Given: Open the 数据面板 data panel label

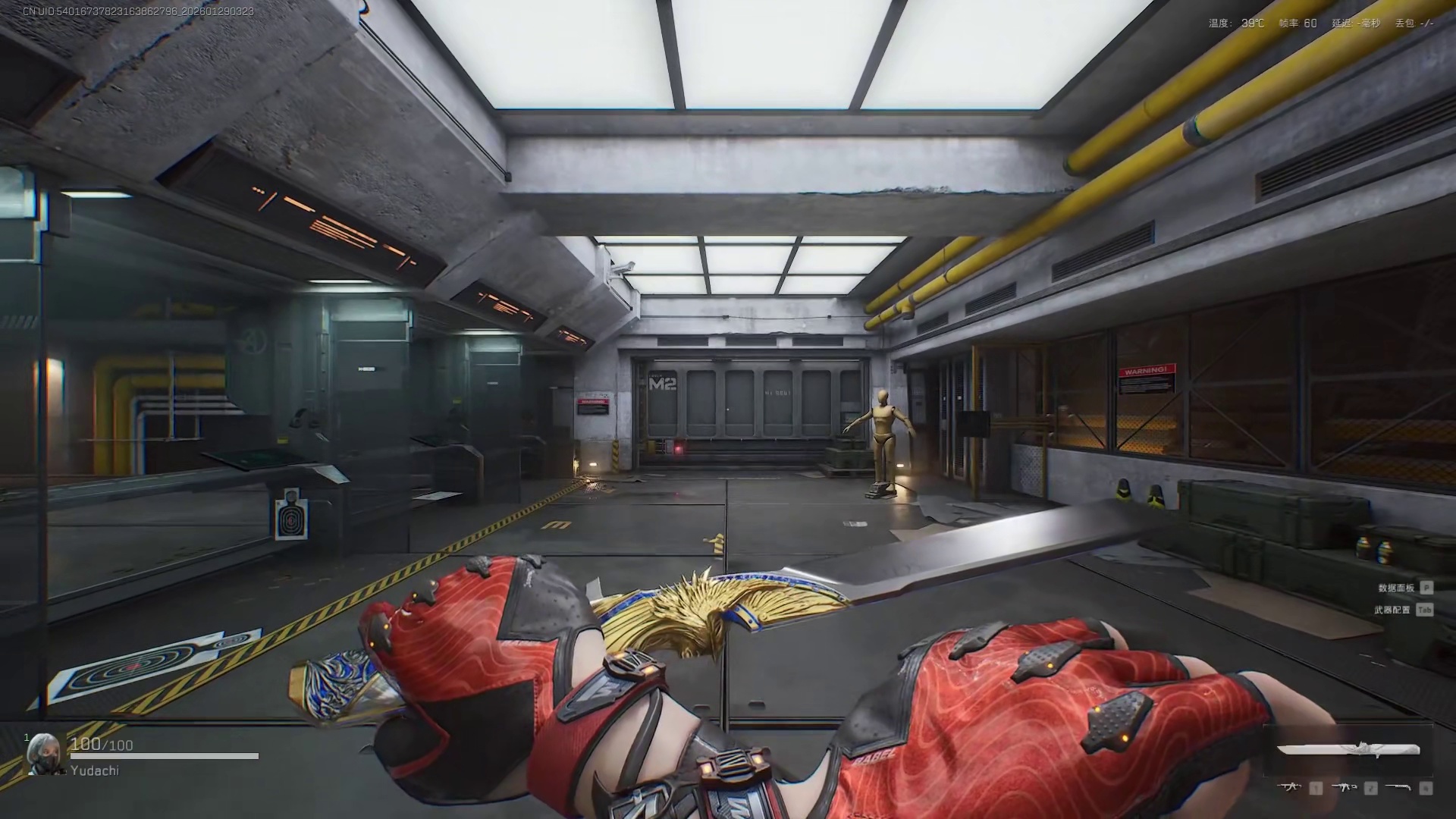Looking at the screenshot, I should tap(1395, 588).
